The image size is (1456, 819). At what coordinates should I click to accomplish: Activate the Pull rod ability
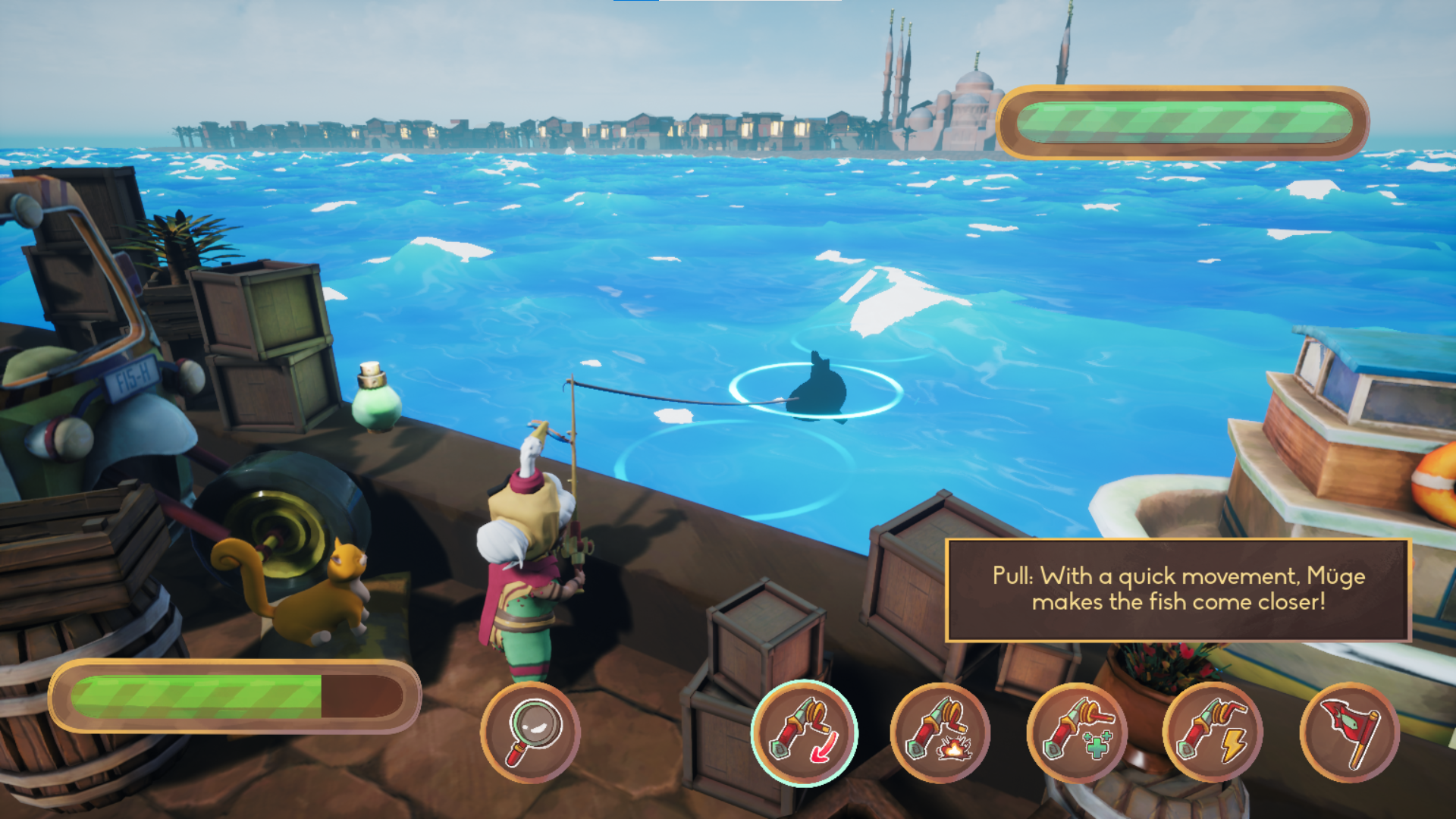click(x=804, y=732)
